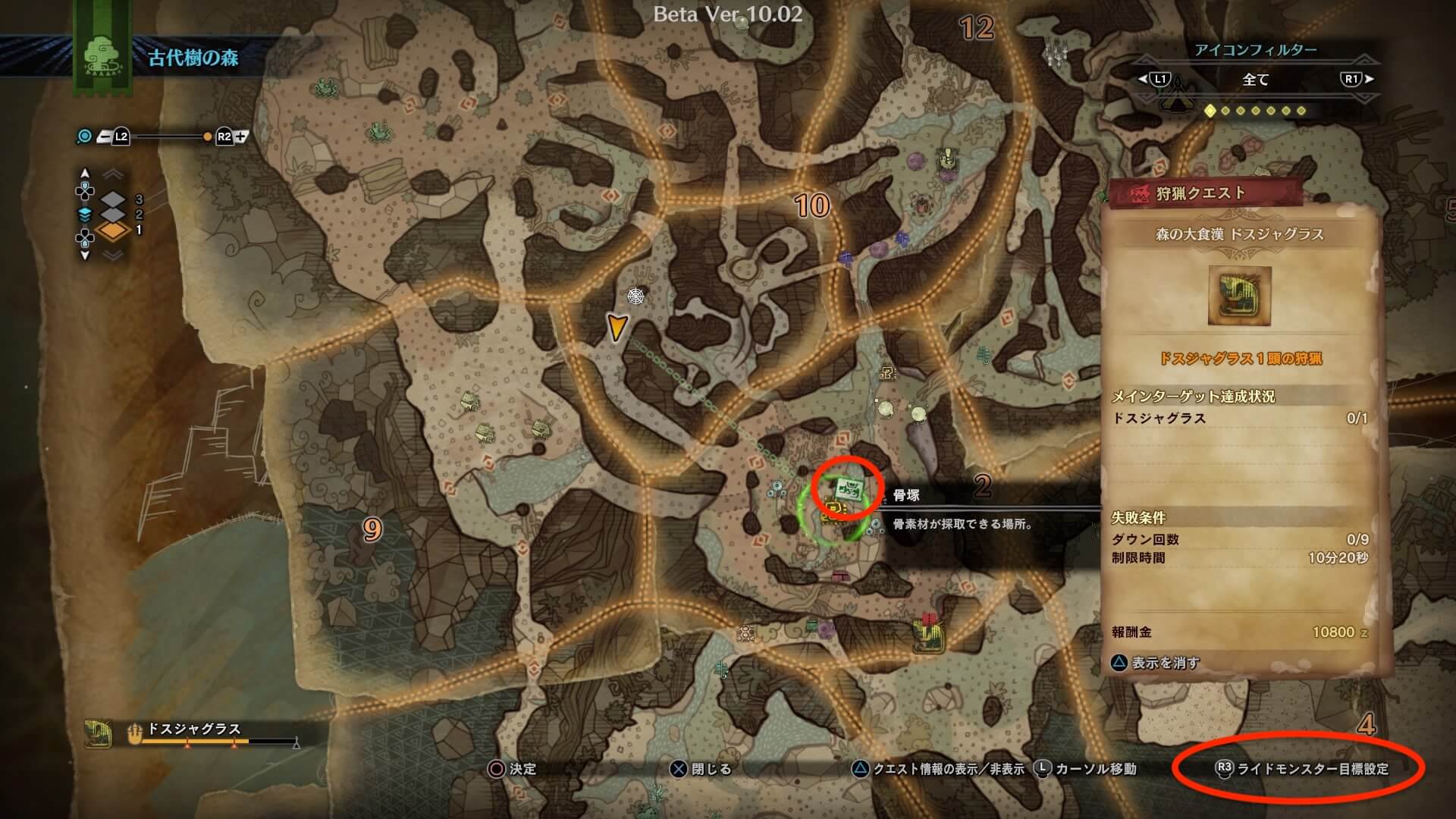Zoom out with the minus button
This screenshot has width=1456, height=819.
tap(105, 136)
